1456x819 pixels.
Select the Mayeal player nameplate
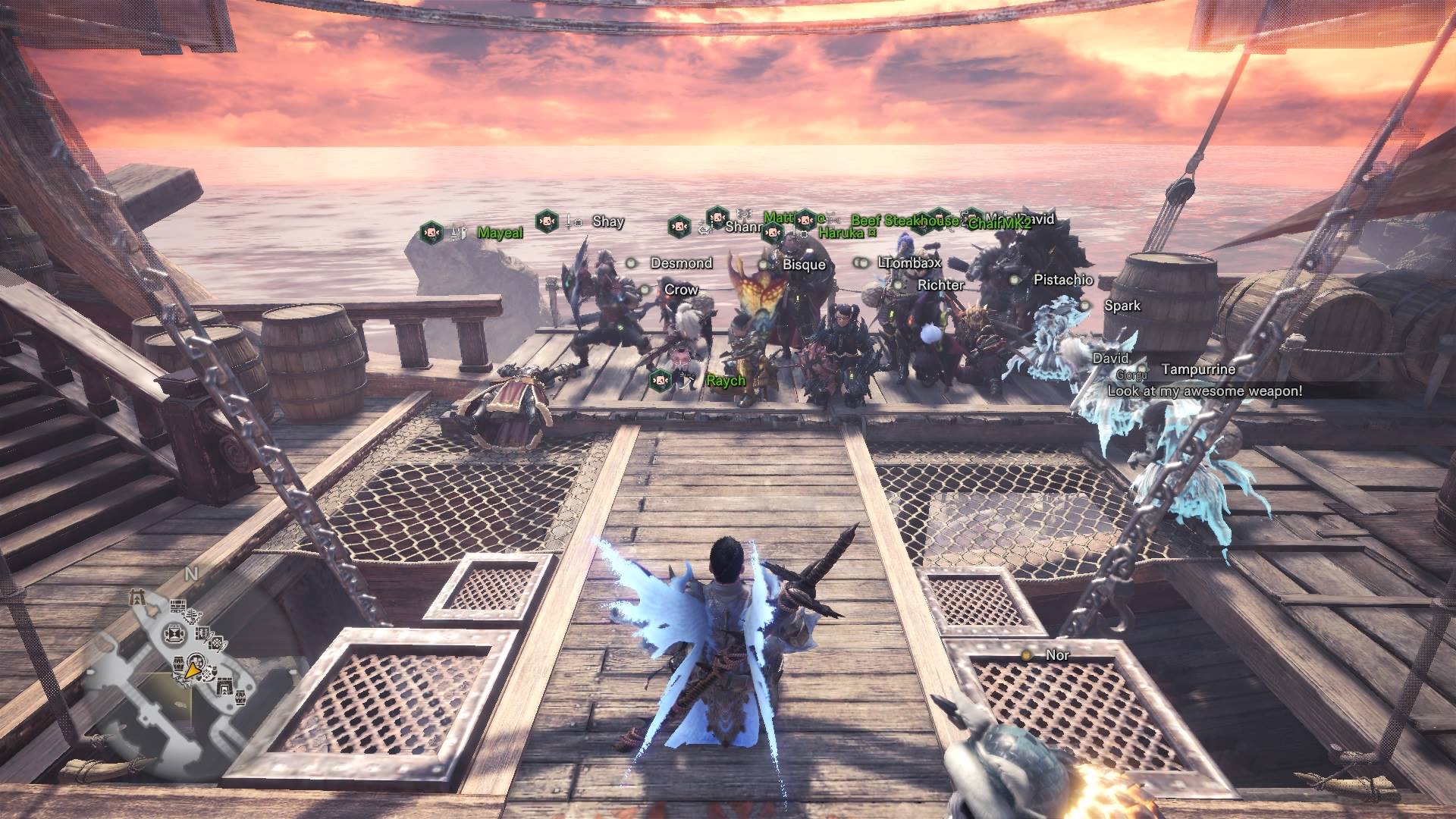click(x=500, y=233)
